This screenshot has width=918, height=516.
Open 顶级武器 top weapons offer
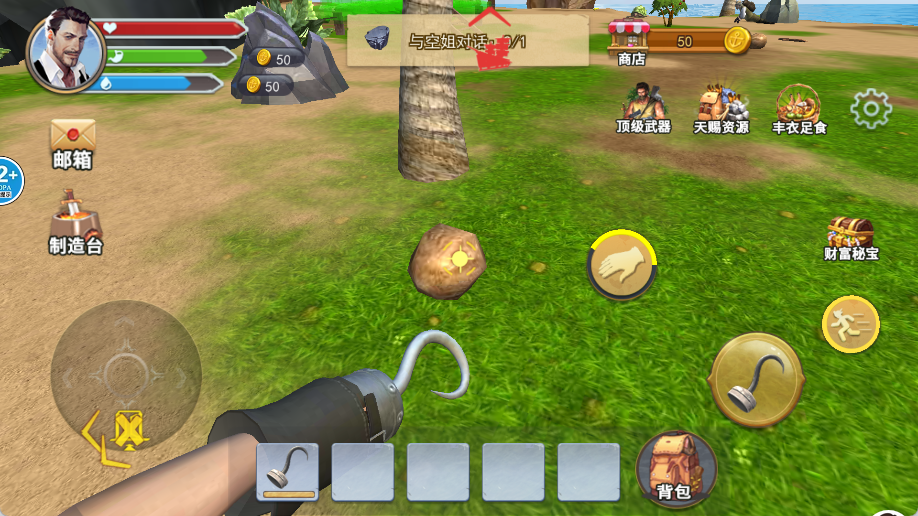tap(642, 108)
